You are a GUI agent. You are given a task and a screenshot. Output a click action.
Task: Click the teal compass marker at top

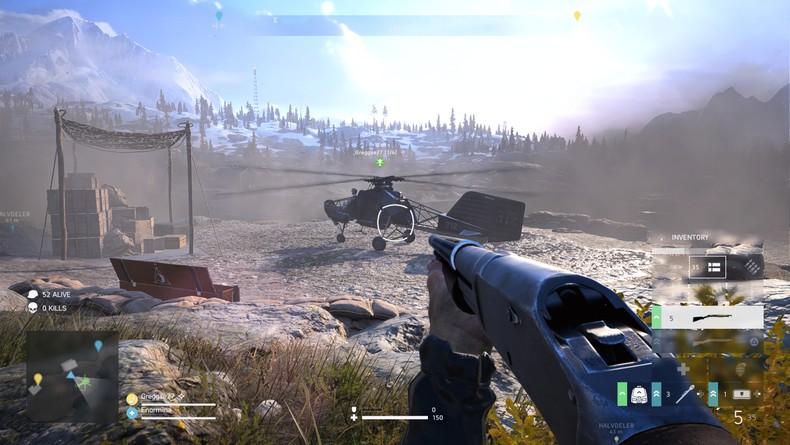coord(219,16)
